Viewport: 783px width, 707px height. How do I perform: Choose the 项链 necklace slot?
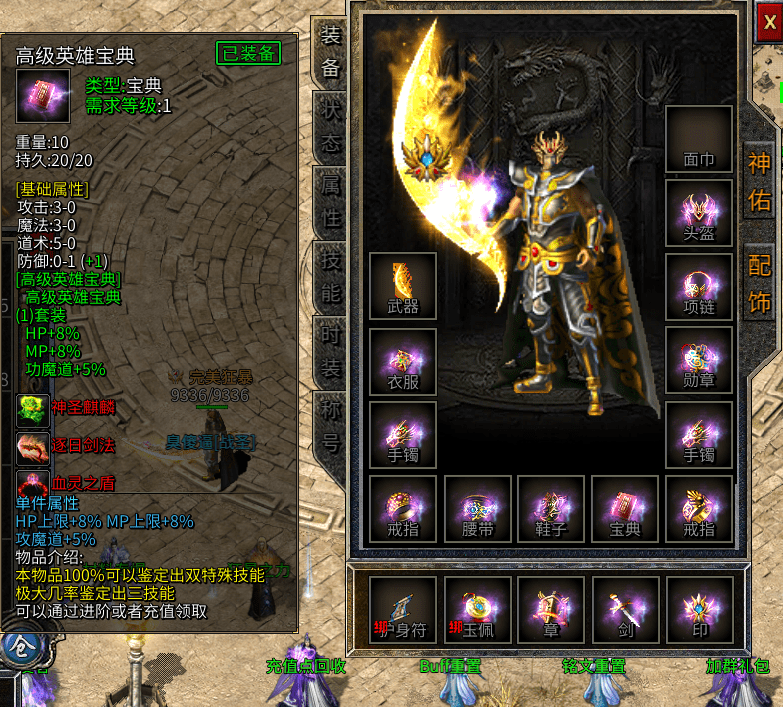pyautogui.click(x=699, y=287)
